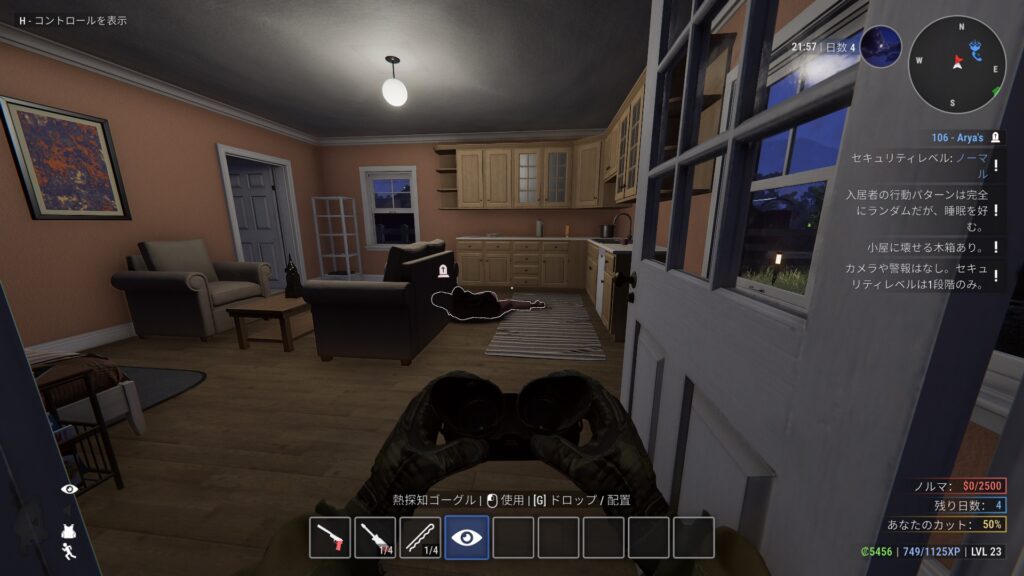1024x576 pixels.
Task: Click the resident behavior pattern intel entry
Action: [x=918, y=210]
